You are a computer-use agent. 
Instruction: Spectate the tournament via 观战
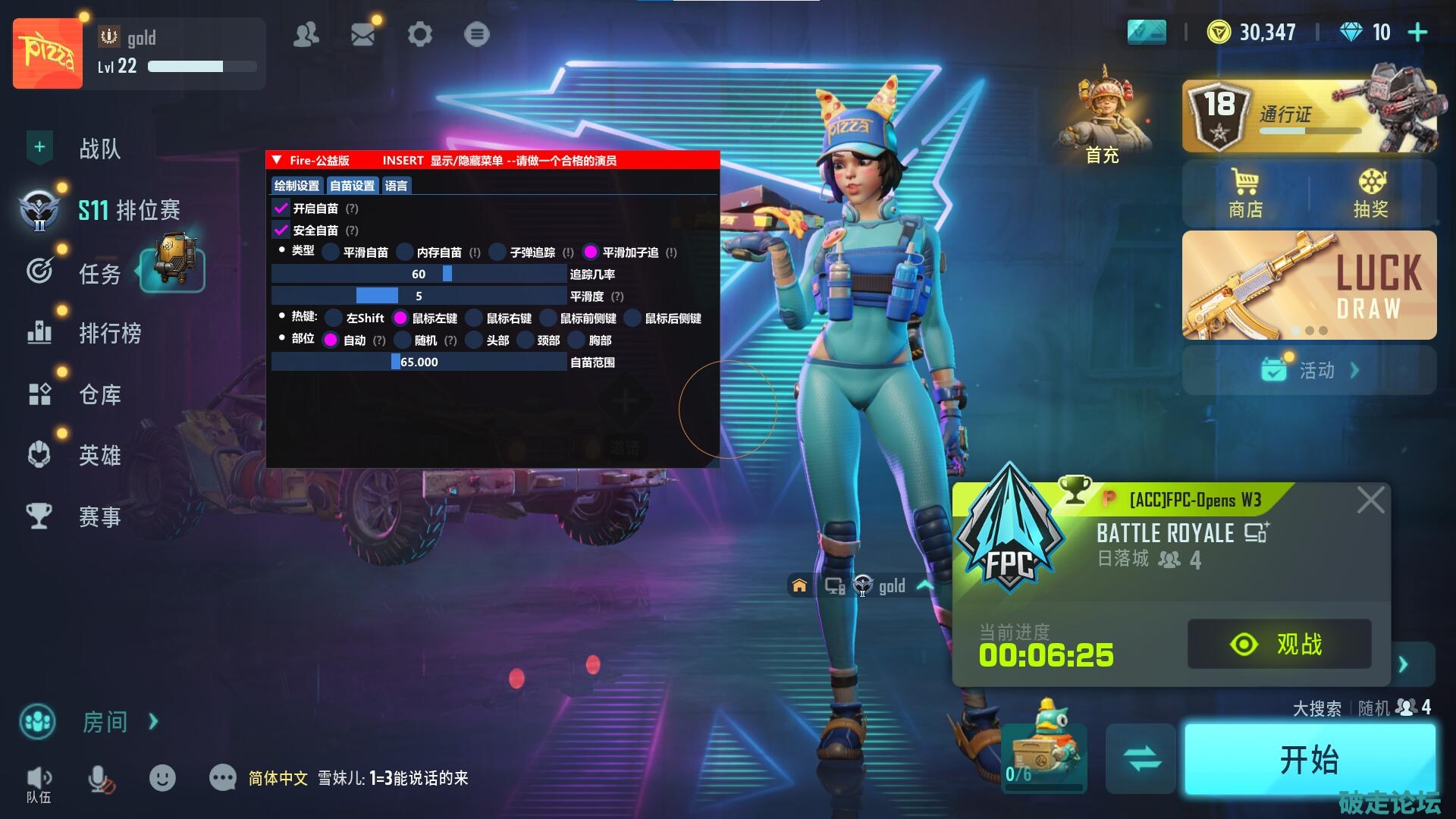(1279, 644)
